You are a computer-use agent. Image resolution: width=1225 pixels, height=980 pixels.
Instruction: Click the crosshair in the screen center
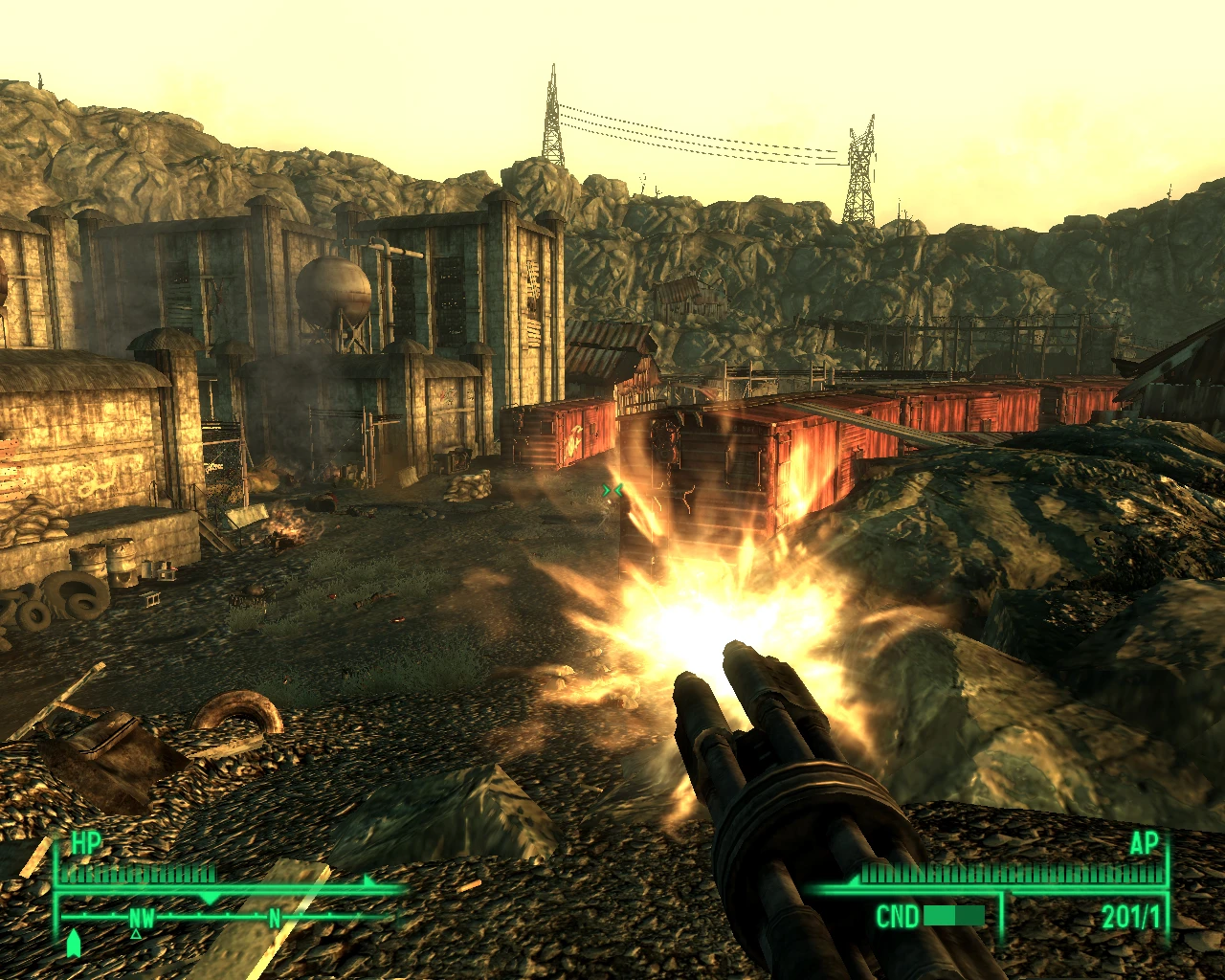click(612, 490)
